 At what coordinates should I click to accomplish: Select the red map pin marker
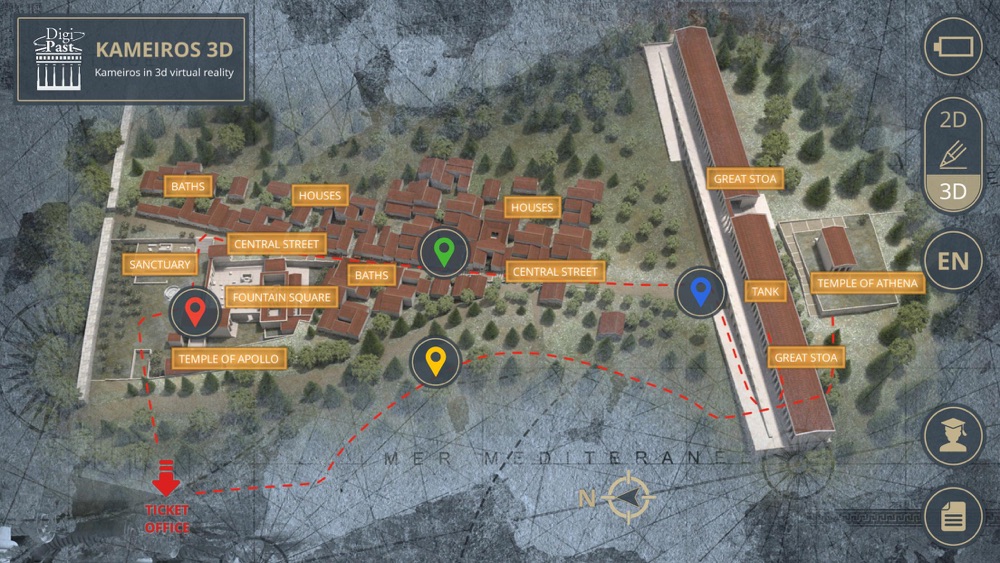196,313
